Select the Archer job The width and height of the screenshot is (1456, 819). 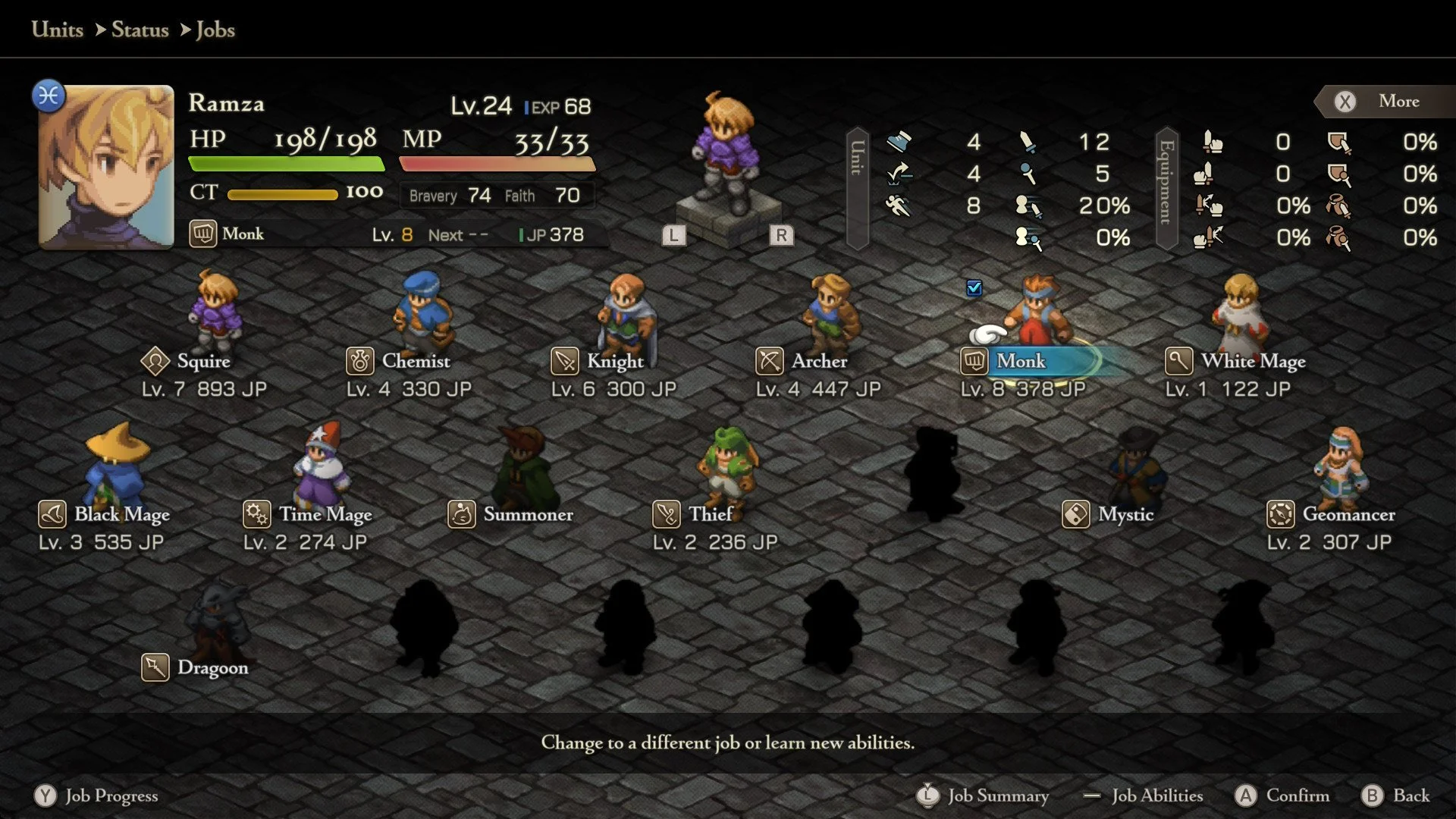819,361
